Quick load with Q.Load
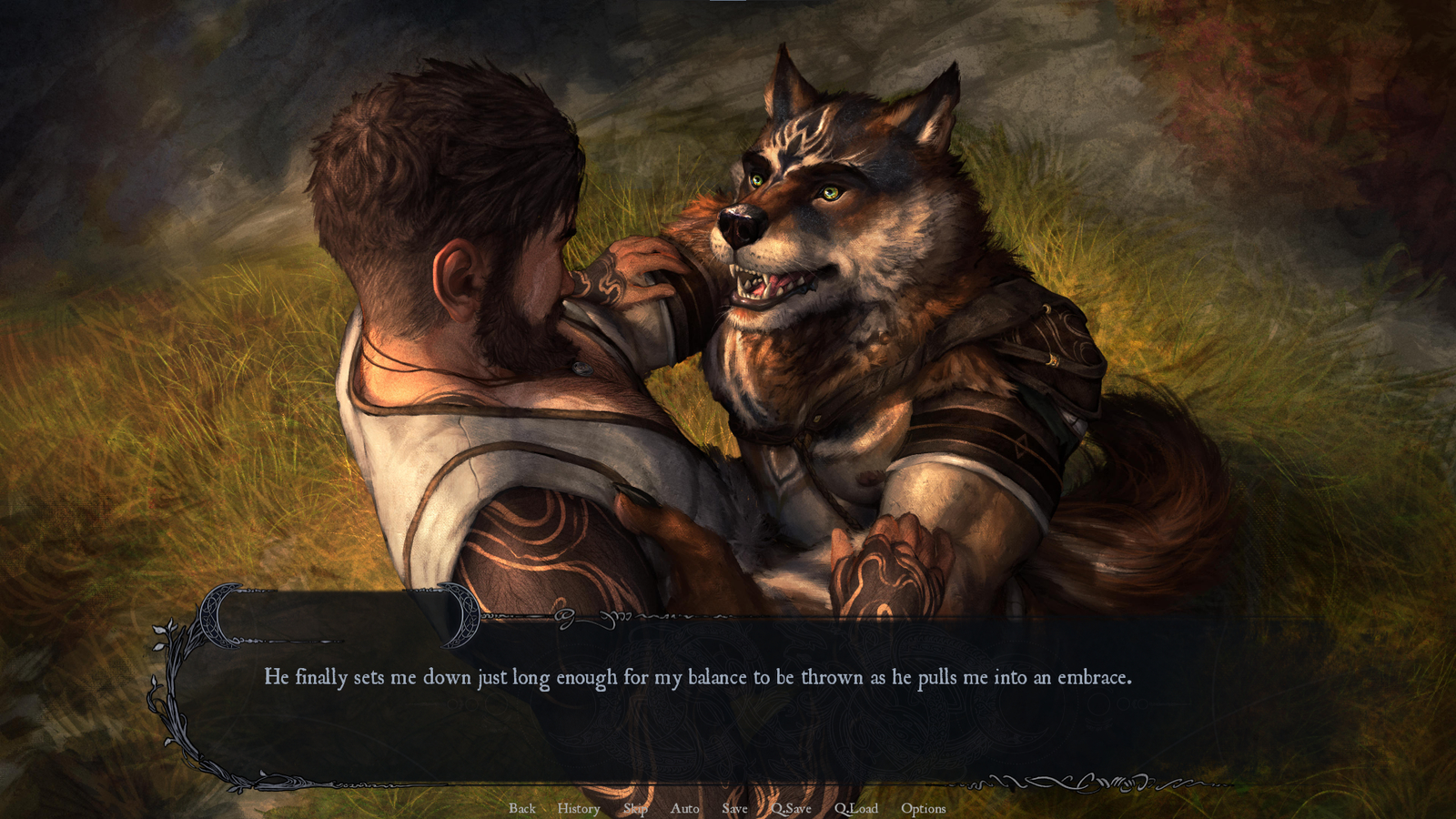 pyautogui.click(x=856, y=808)
